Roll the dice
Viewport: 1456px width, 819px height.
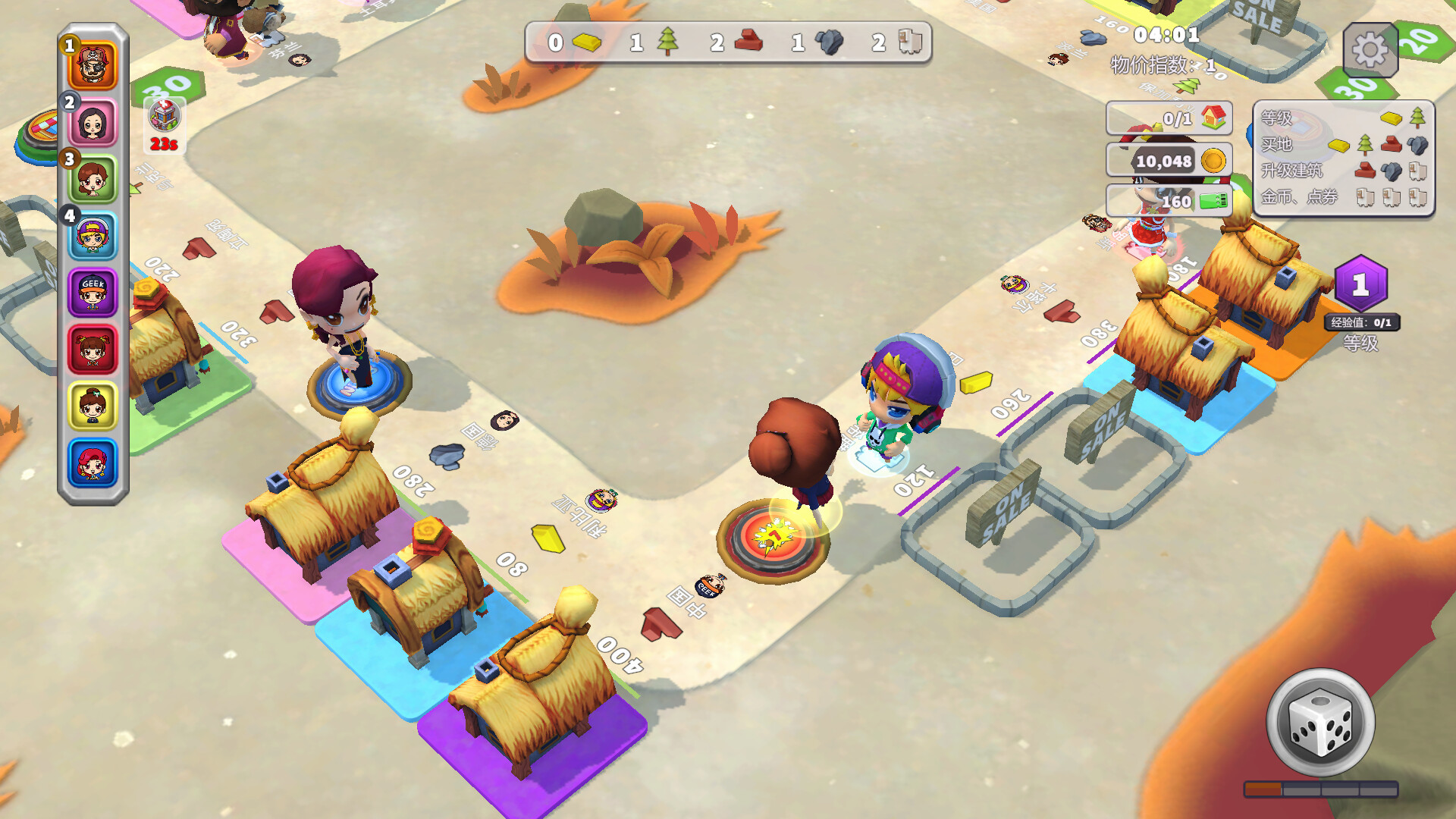click(x=1320, y=722)
